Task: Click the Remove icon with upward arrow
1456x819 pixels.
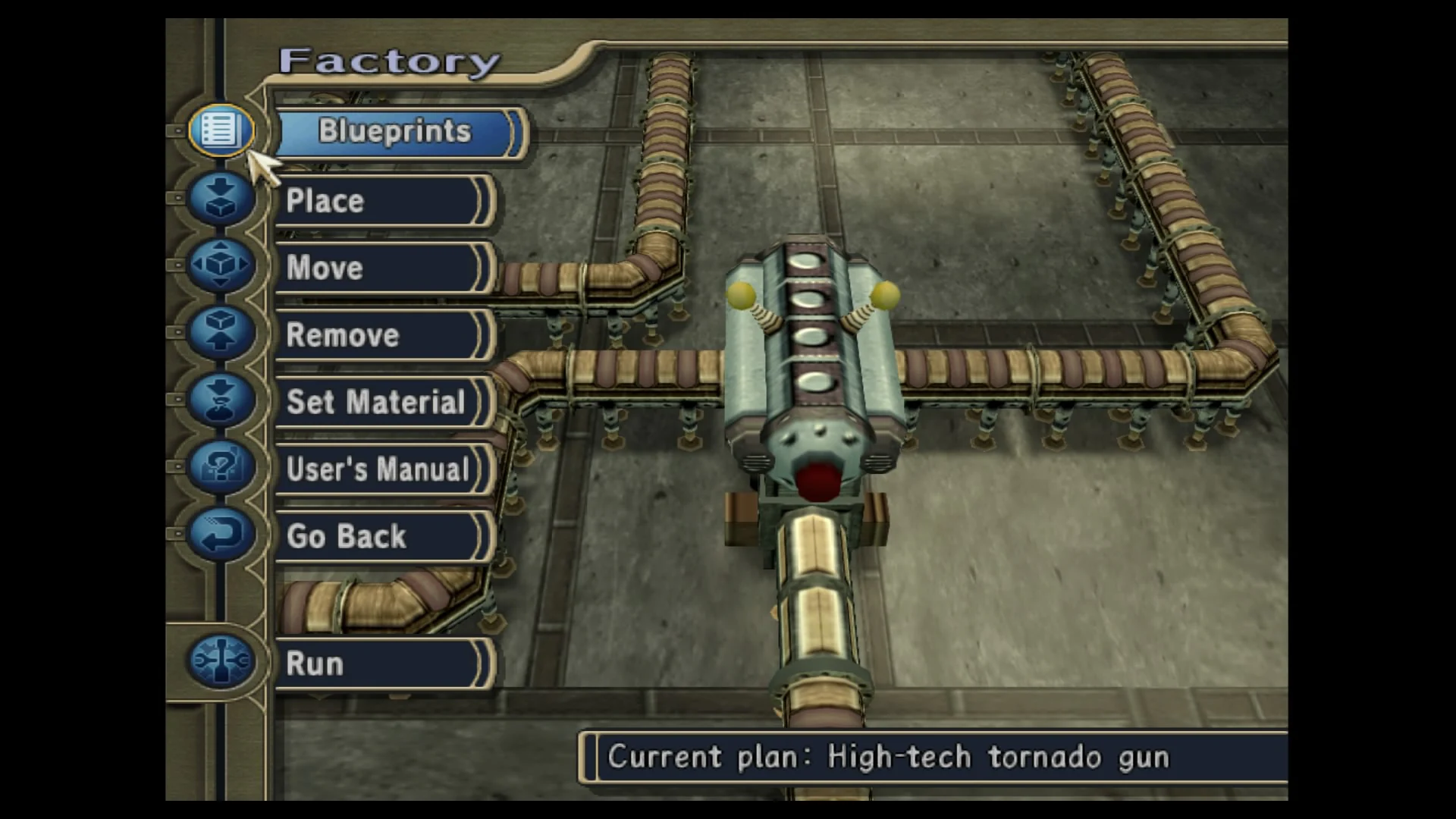Action: 220,334
